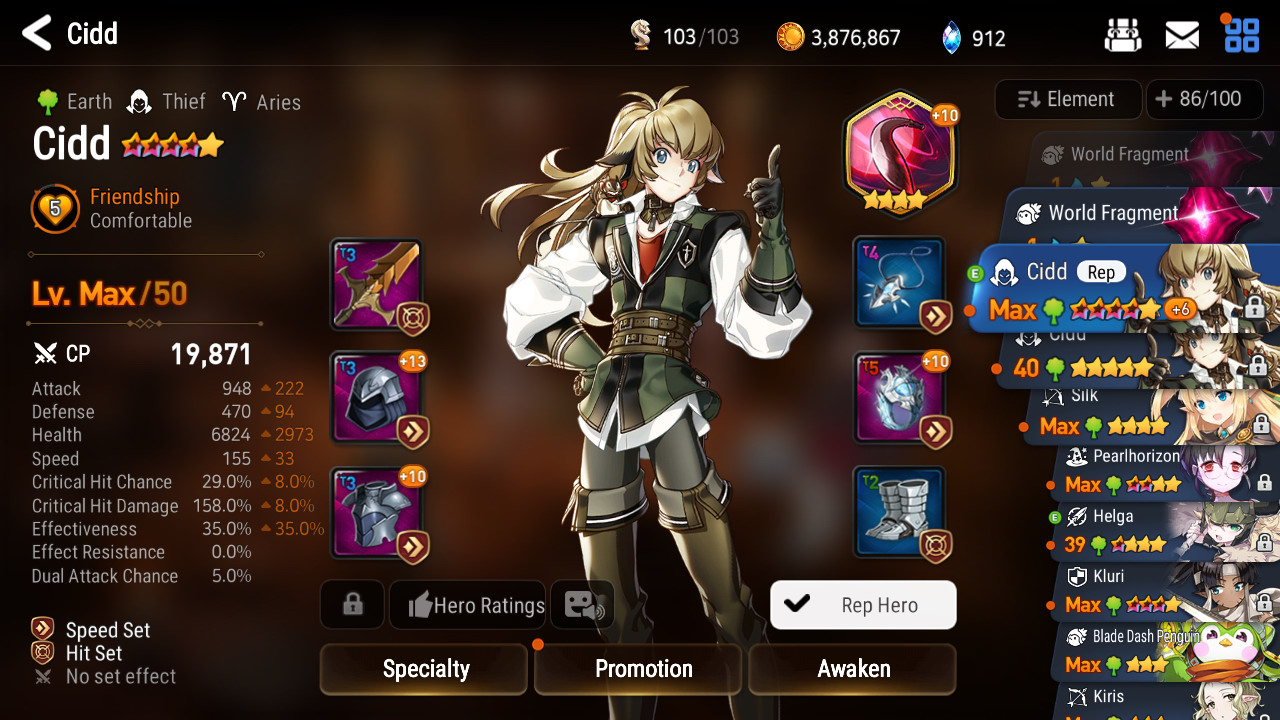
Task: Open the mailbox envelope icon
Action: [x=1182, y=36]
